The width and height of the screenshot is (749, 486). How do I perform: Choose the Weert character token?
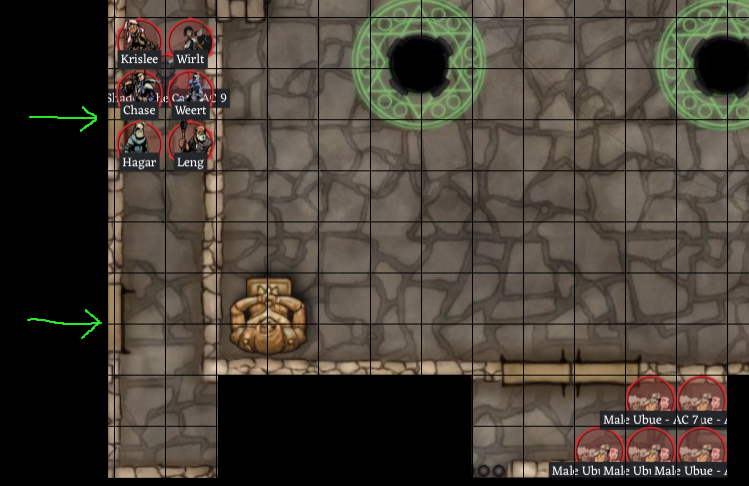[190, 89]
